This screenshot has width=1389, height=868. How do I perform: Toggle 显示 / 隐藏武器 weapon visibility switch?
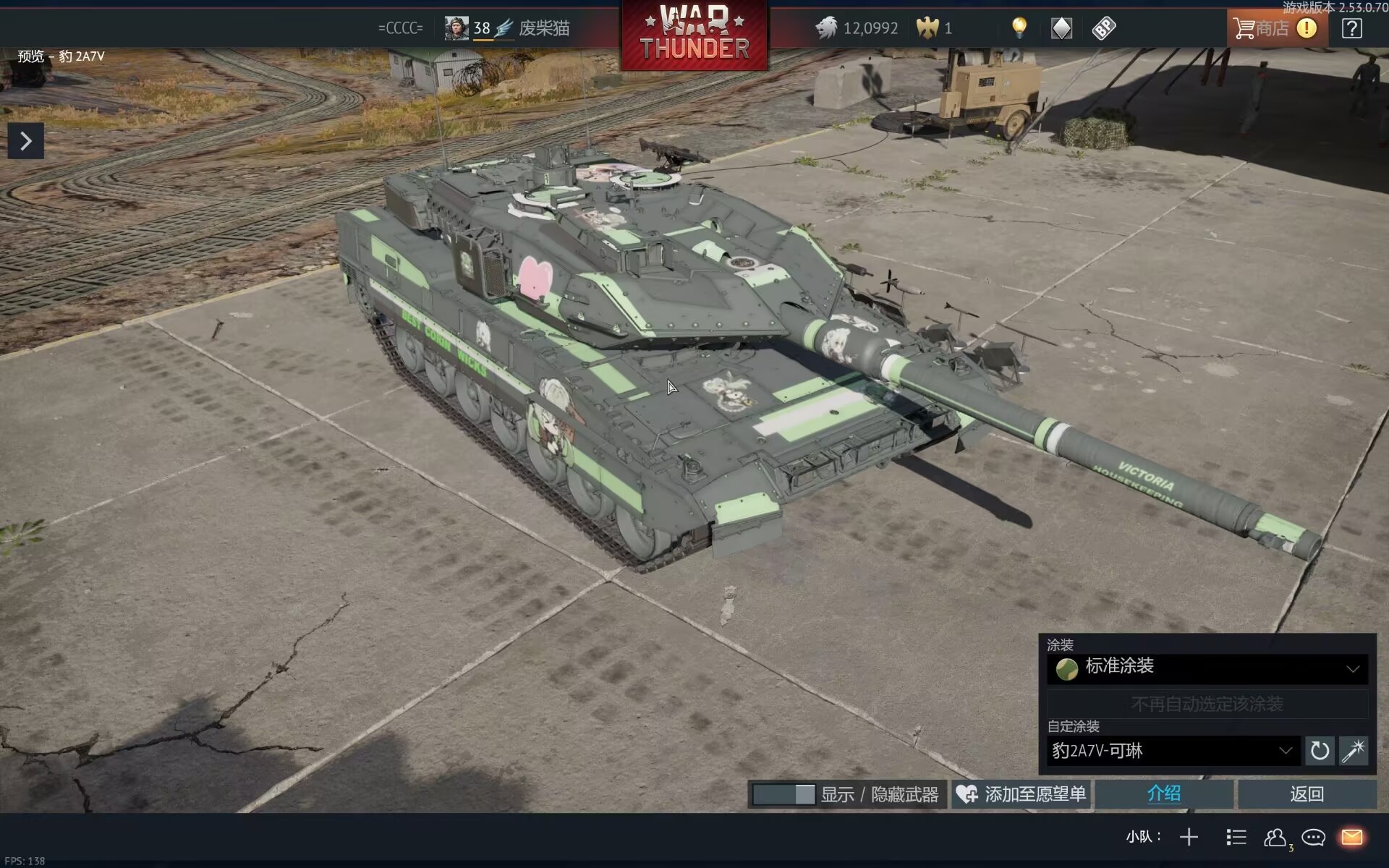(x=783, y=794)
